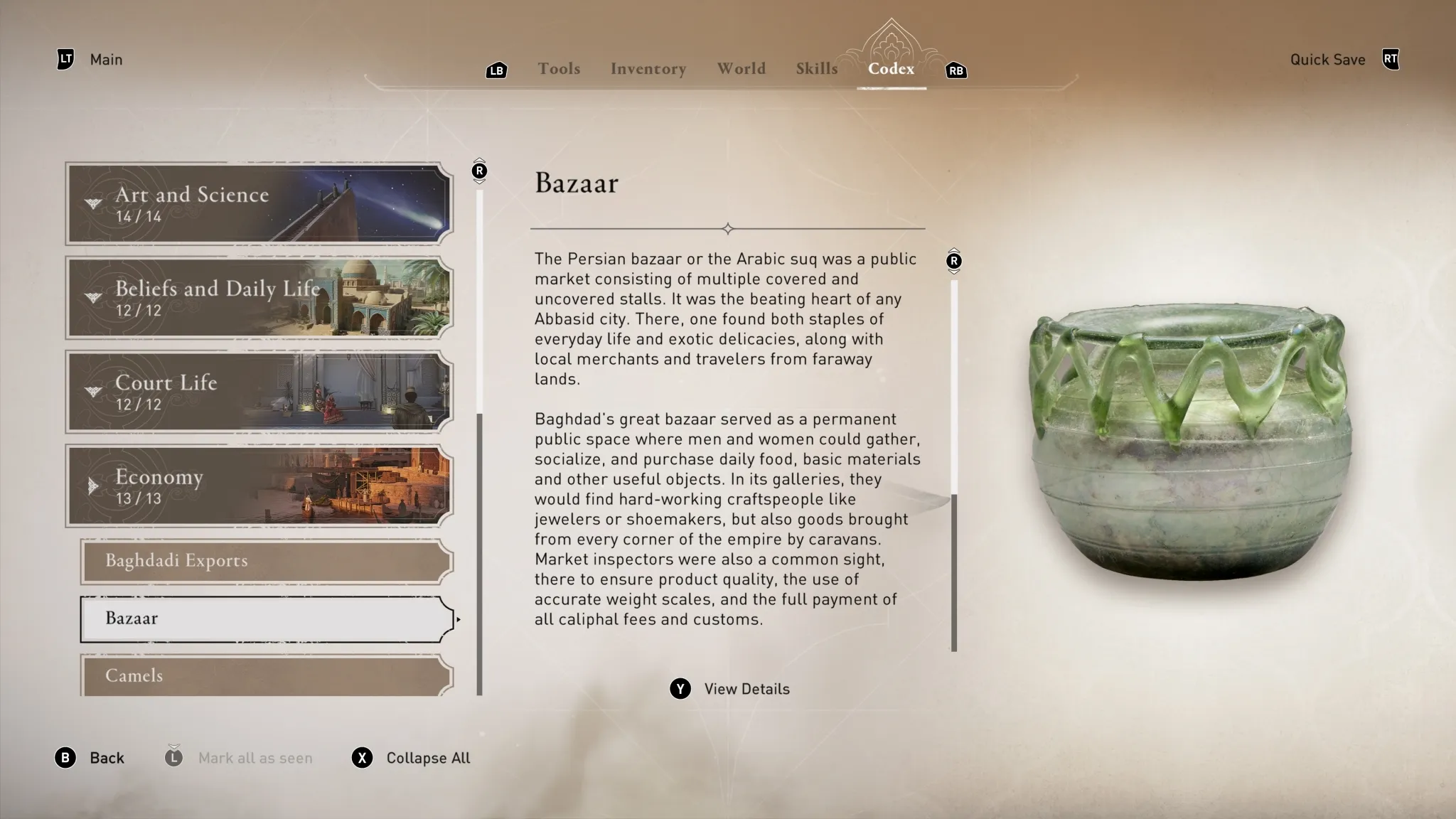Viewport: 1456px width, 819px height.
Task: Open the Inventory tab
Action: pyautogui.click(x=648, y=68)
